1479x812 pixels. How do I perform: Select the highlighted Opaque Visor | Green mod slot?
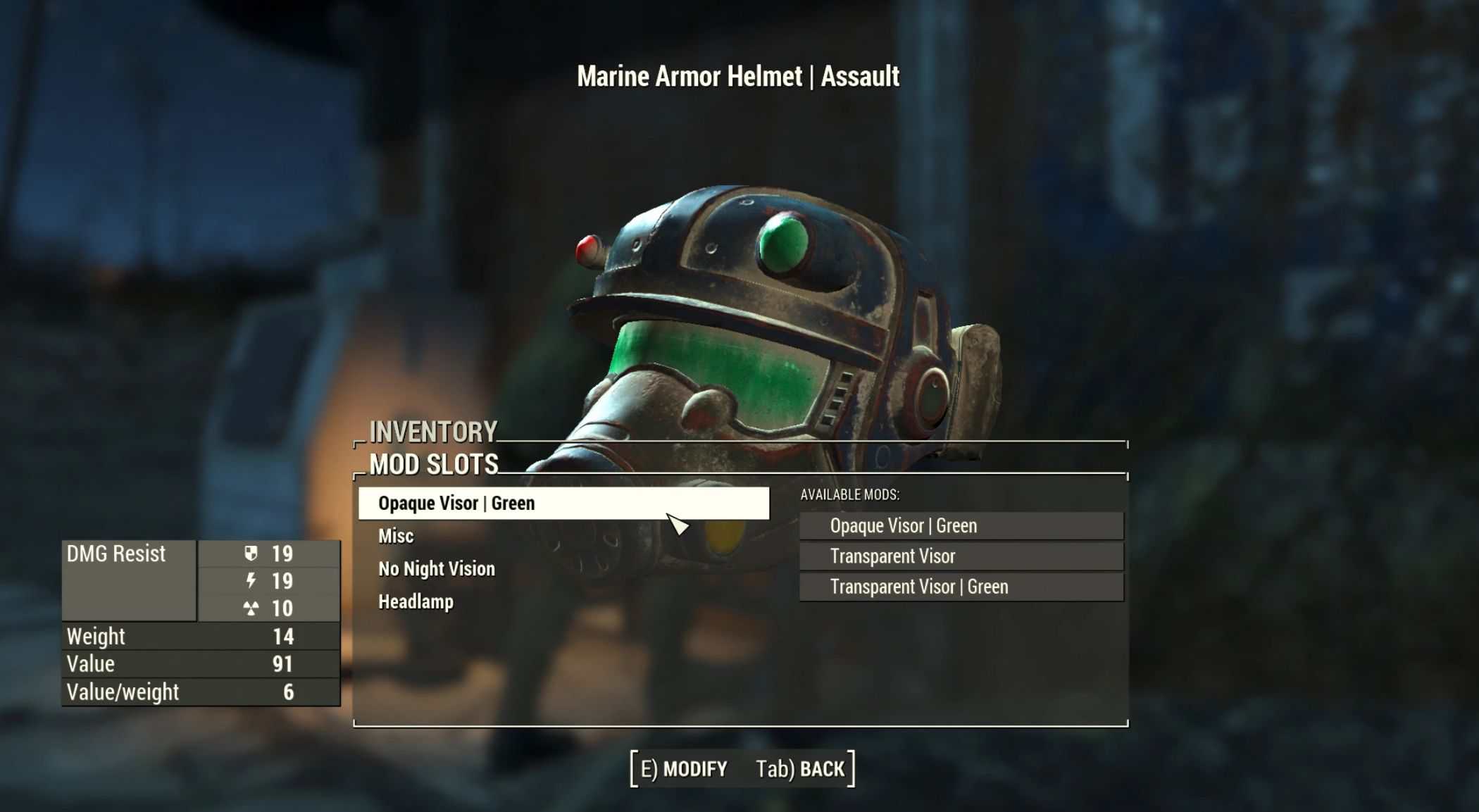(563, 504)
